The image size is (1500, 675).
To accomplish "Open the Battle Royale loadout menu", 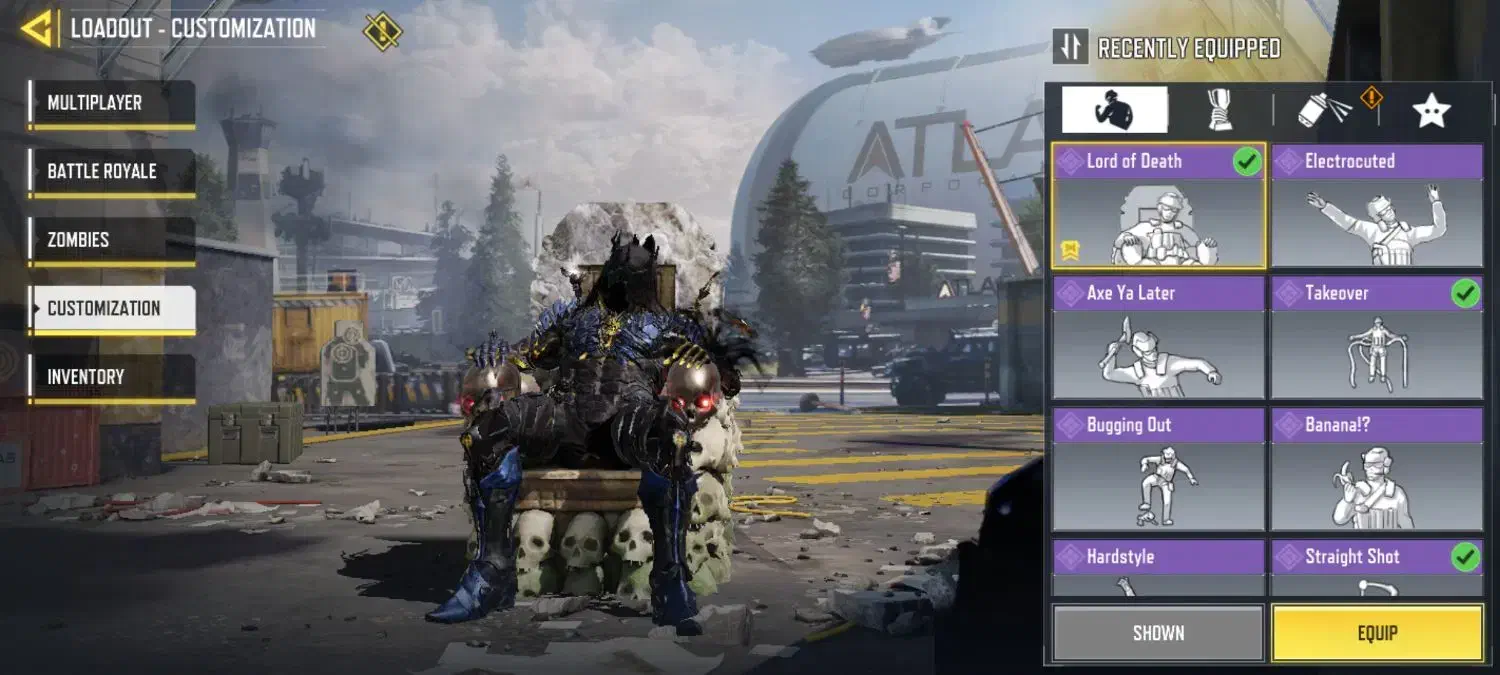I will point(111,172).
